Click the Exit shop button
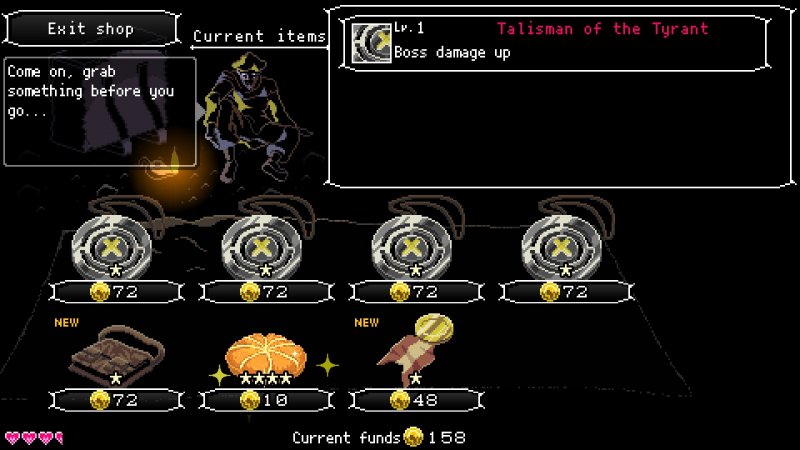 (x=91, y=29)
